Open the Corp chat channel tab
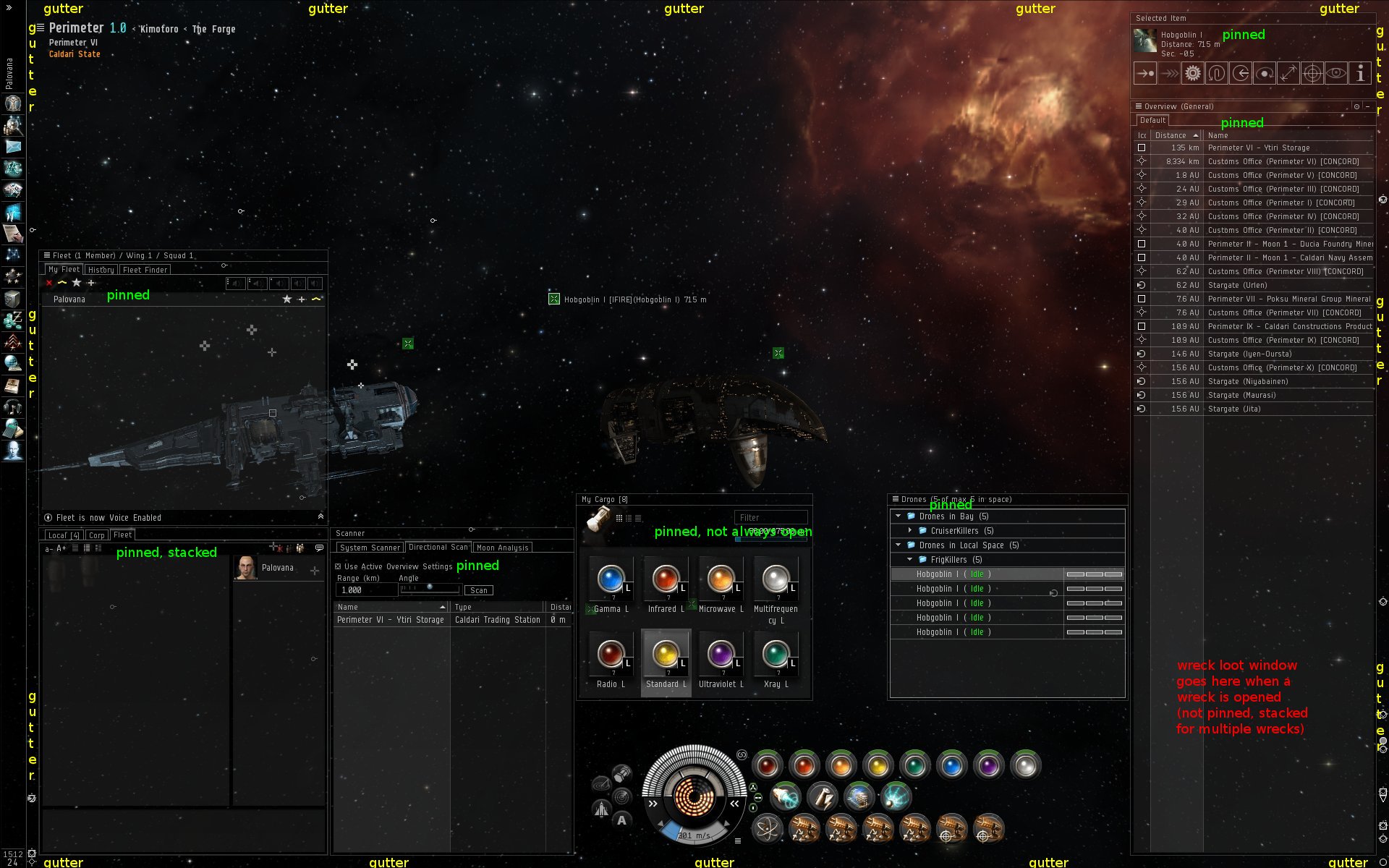Screen dimensions: 1389x868 point(96,535)
